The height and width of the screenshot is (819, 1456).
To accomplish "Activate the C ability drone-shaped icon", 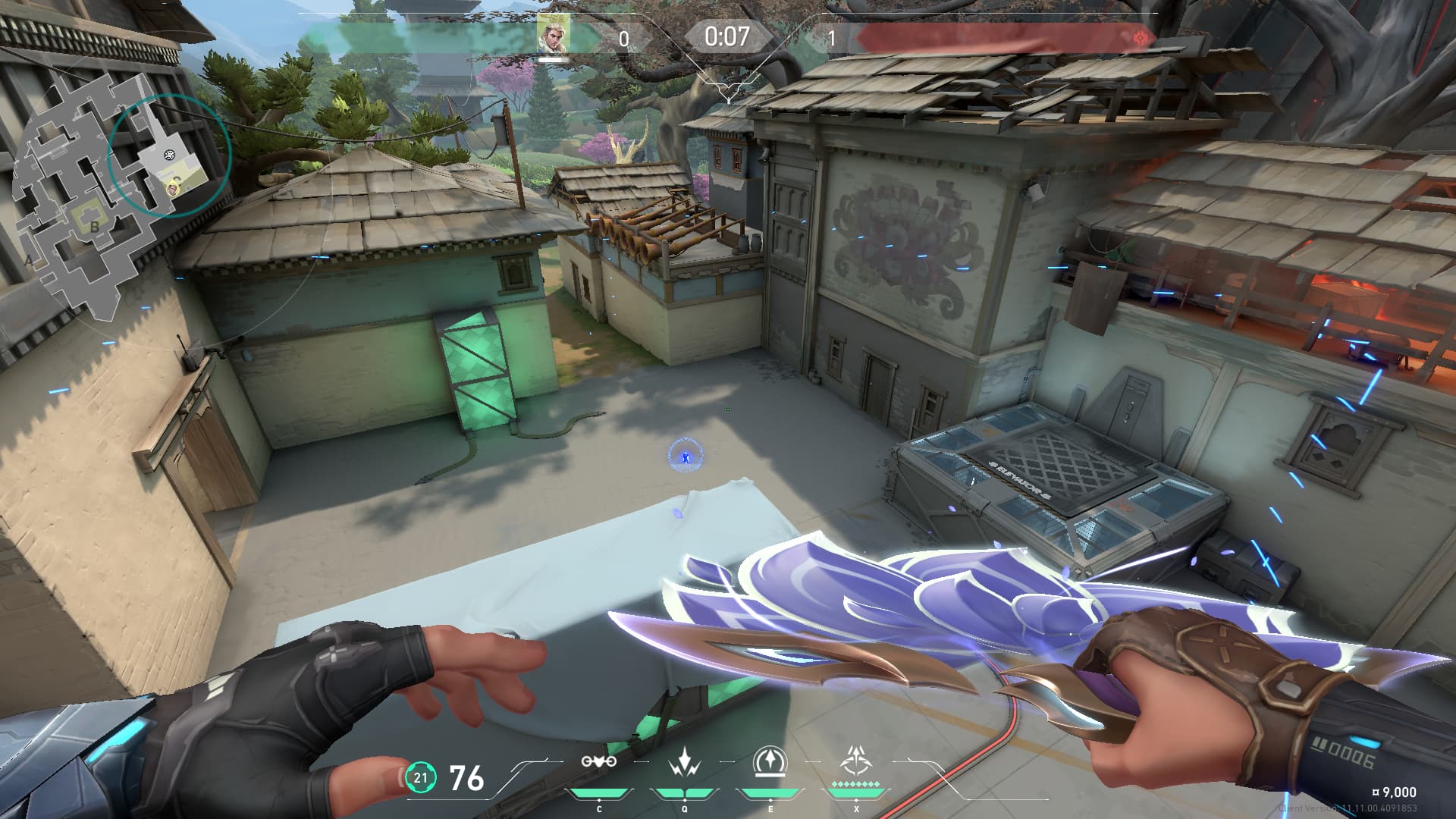I will (598, 761).
